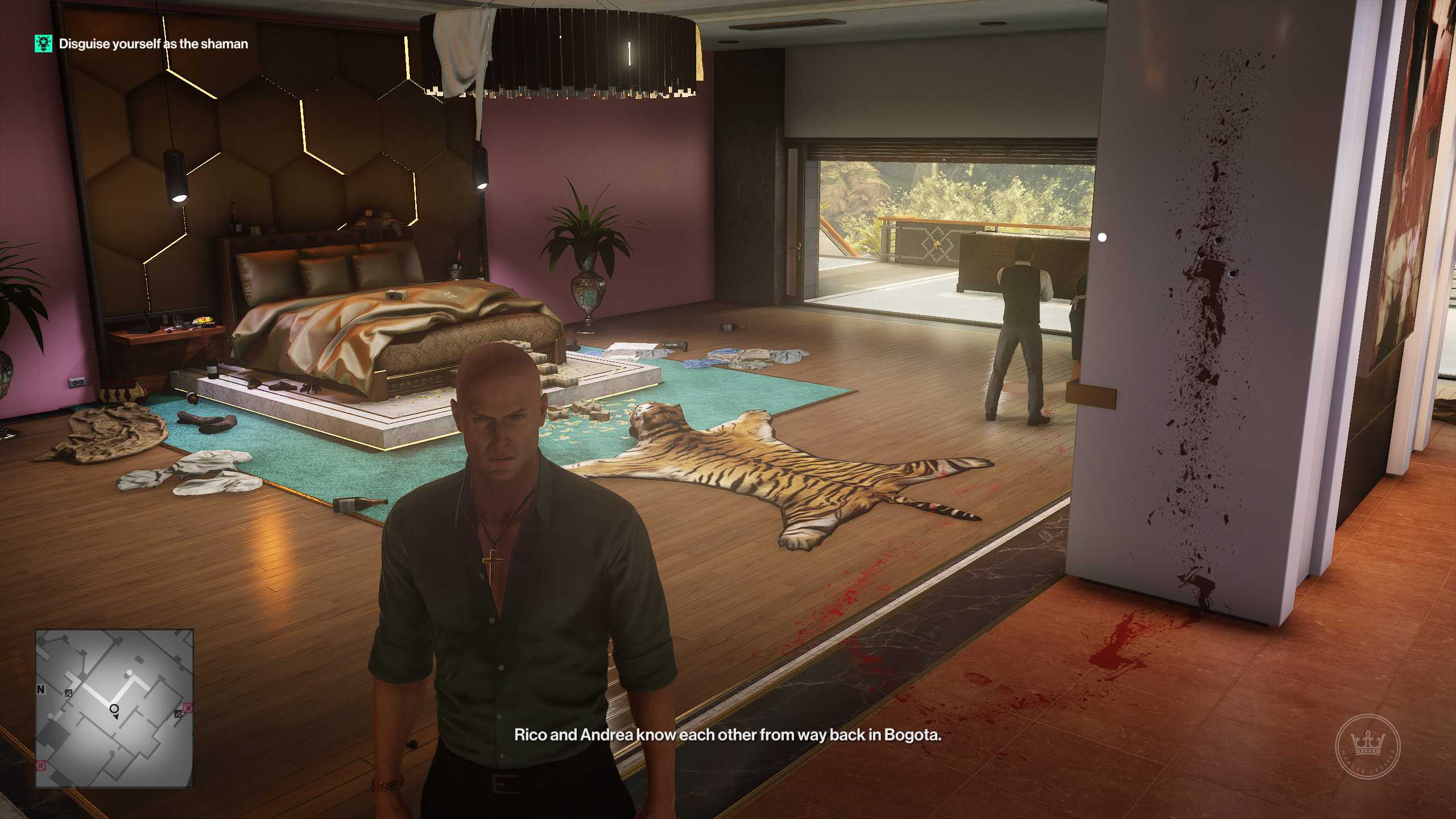Image resolution: width=1456 pixels, height=819 pixels.
Task: Open the minimap
Action: (114, 708)
